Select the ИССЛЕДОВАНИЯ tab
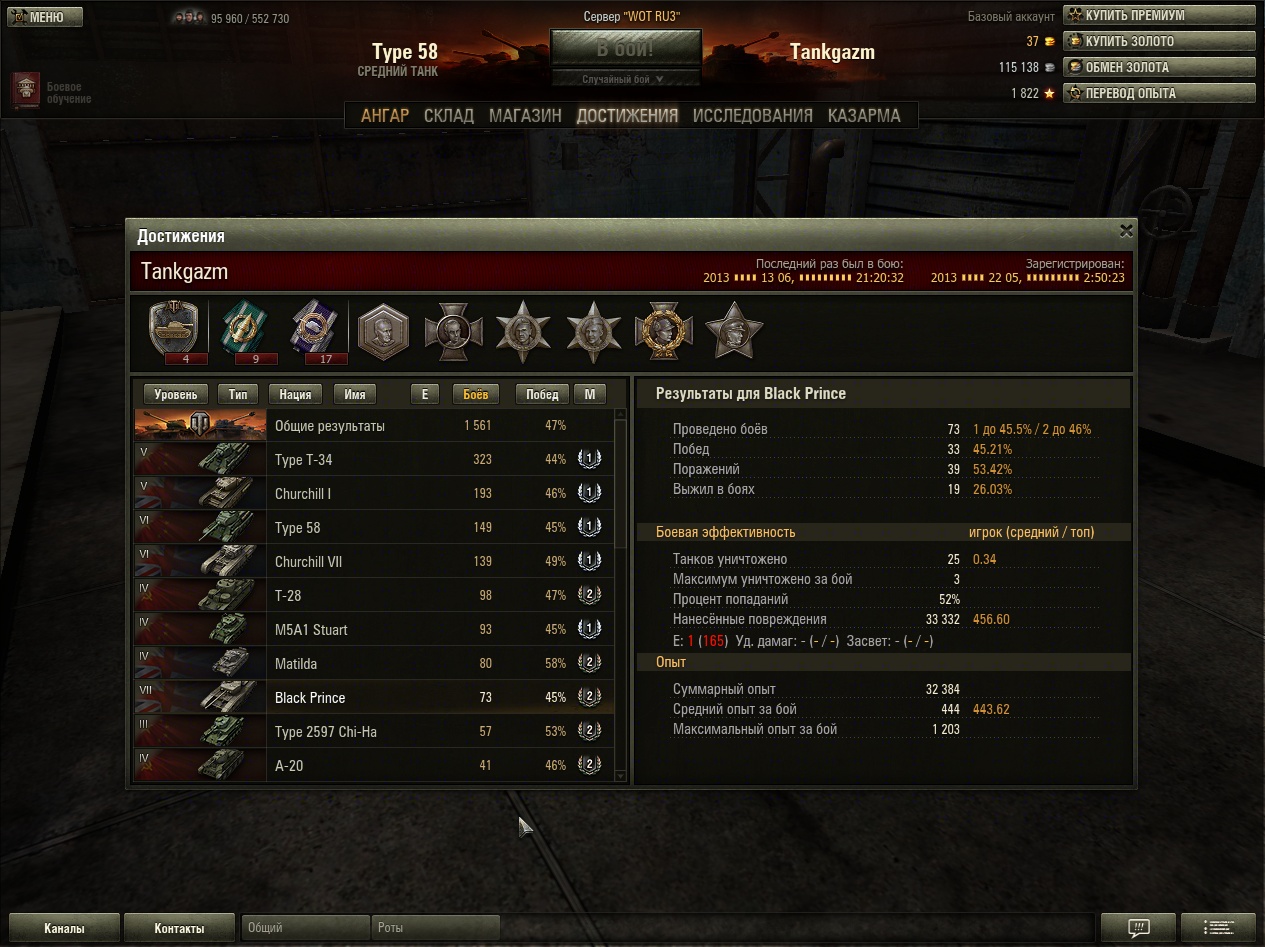Screen dimensions: 1265x947 pyautogui.click(x=752, y=116)
